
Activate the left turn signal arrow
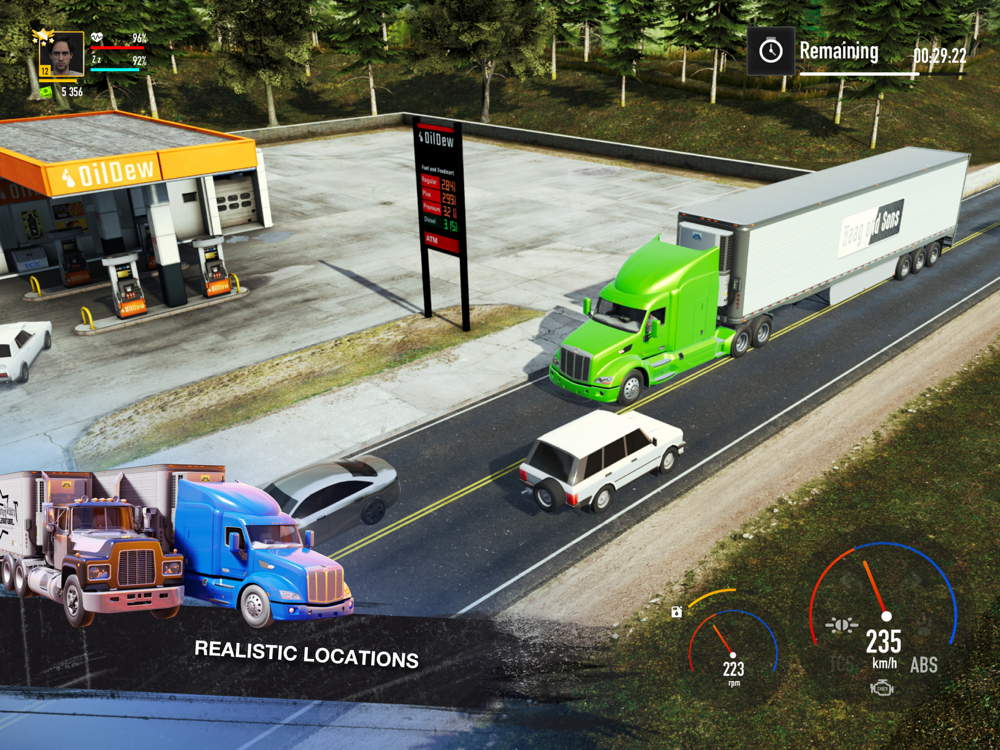(x=852, y=580)
